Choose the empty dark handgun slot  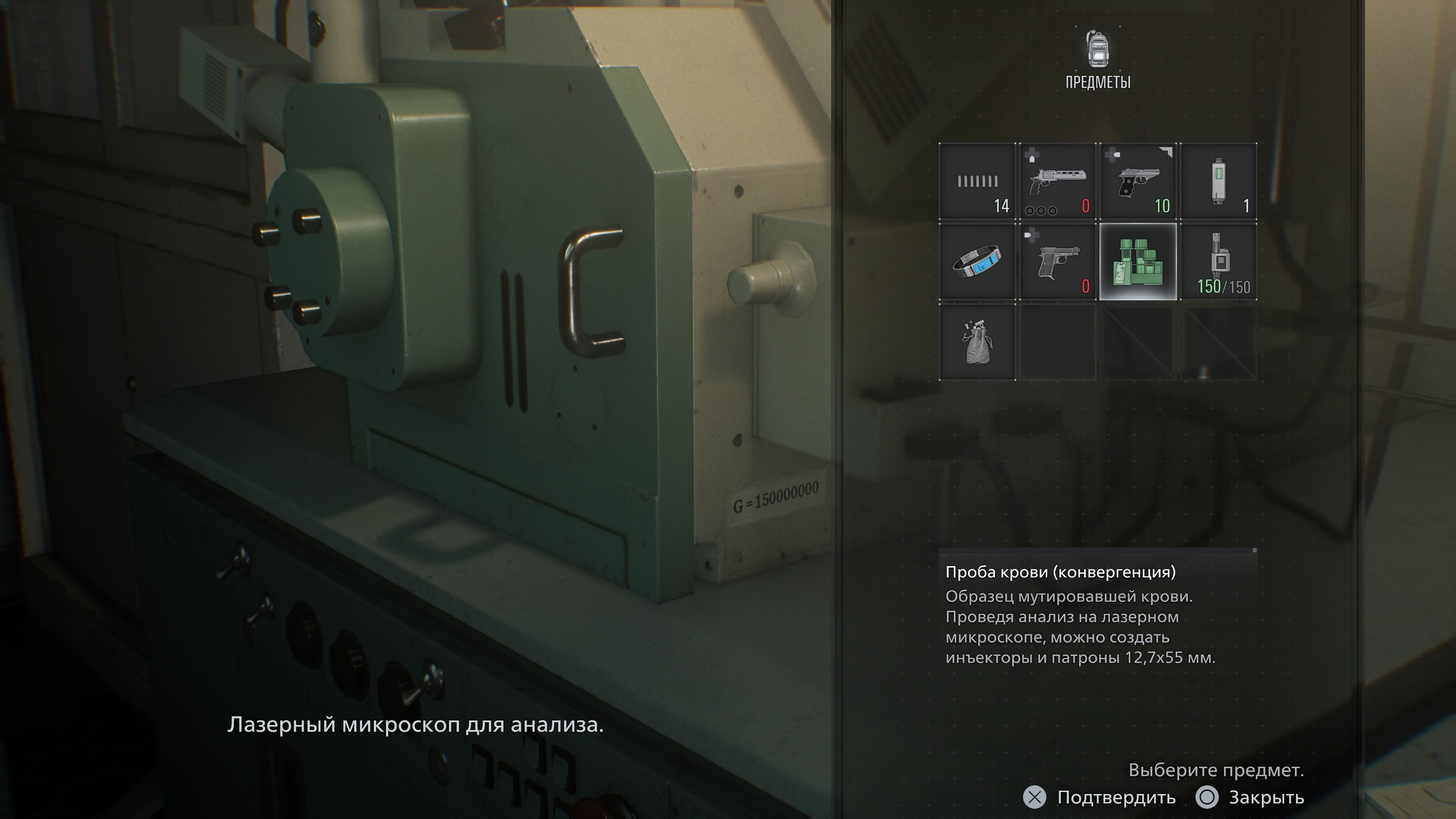(1057, 262)
